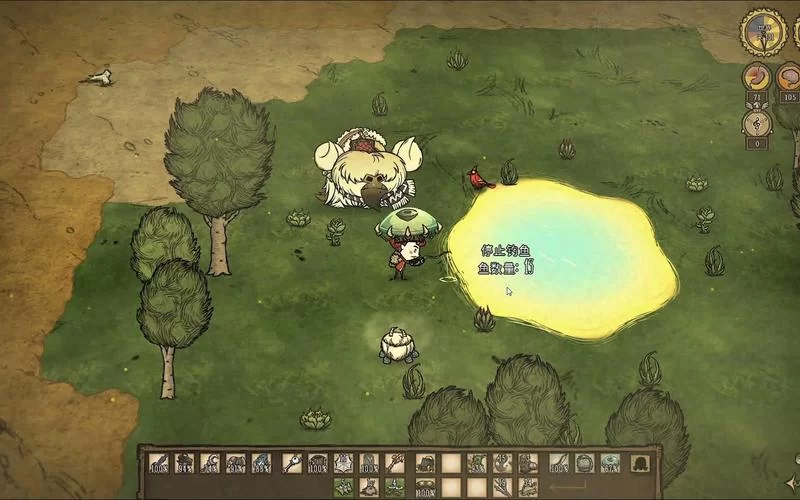Screen dimensions: 800x500
Task: Select the first inventory slot showing 100%
Action: (159, 463)
